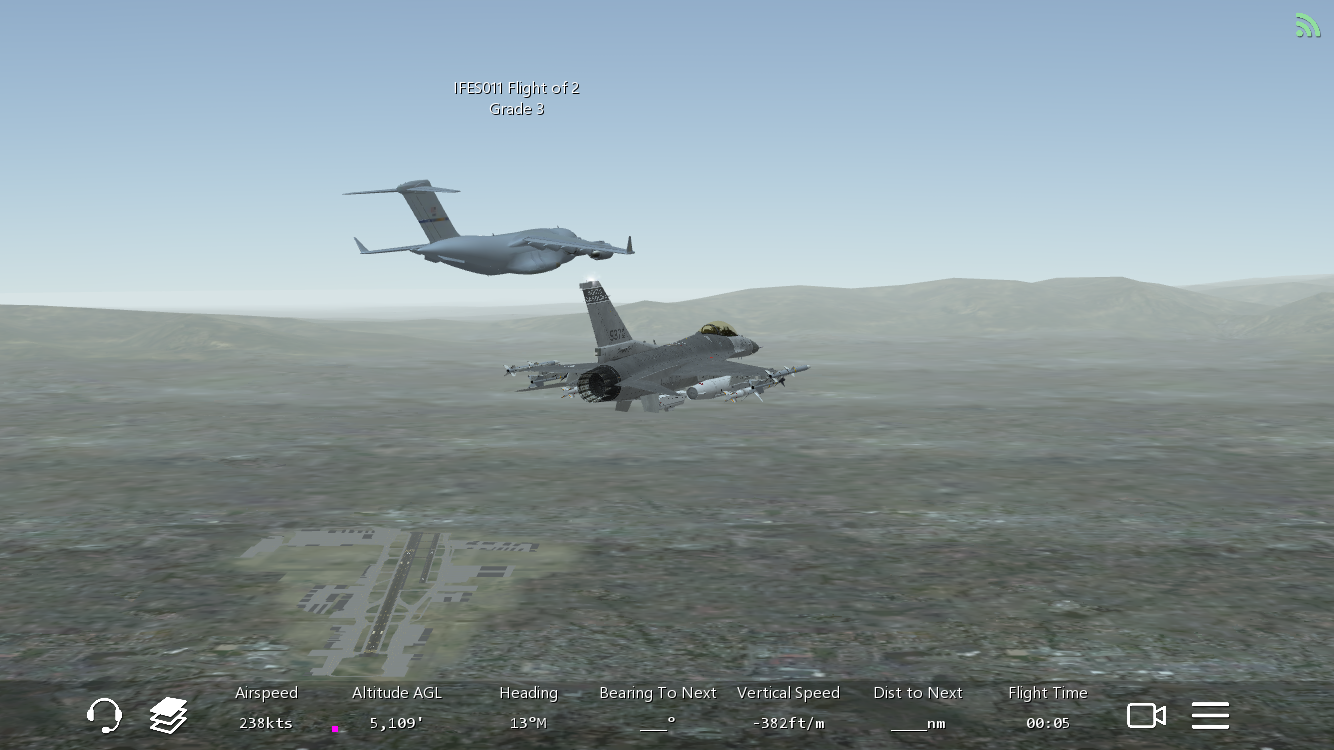Screen dimensions: 1334x750
Task: Open the stacked layers map panel
Action: pos(168,715)
